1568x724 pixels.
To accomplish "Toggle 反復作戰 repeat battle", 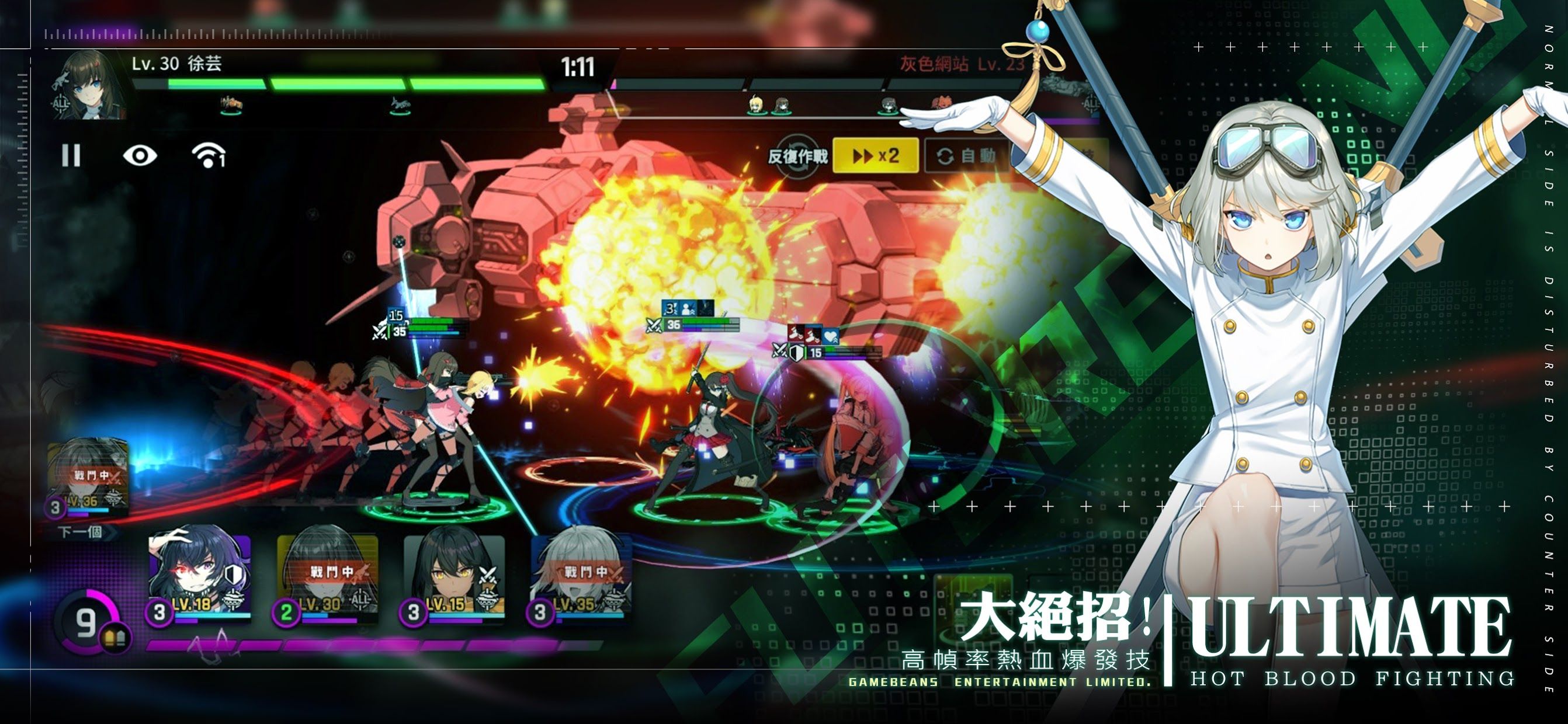I will (x=797, y=156).
